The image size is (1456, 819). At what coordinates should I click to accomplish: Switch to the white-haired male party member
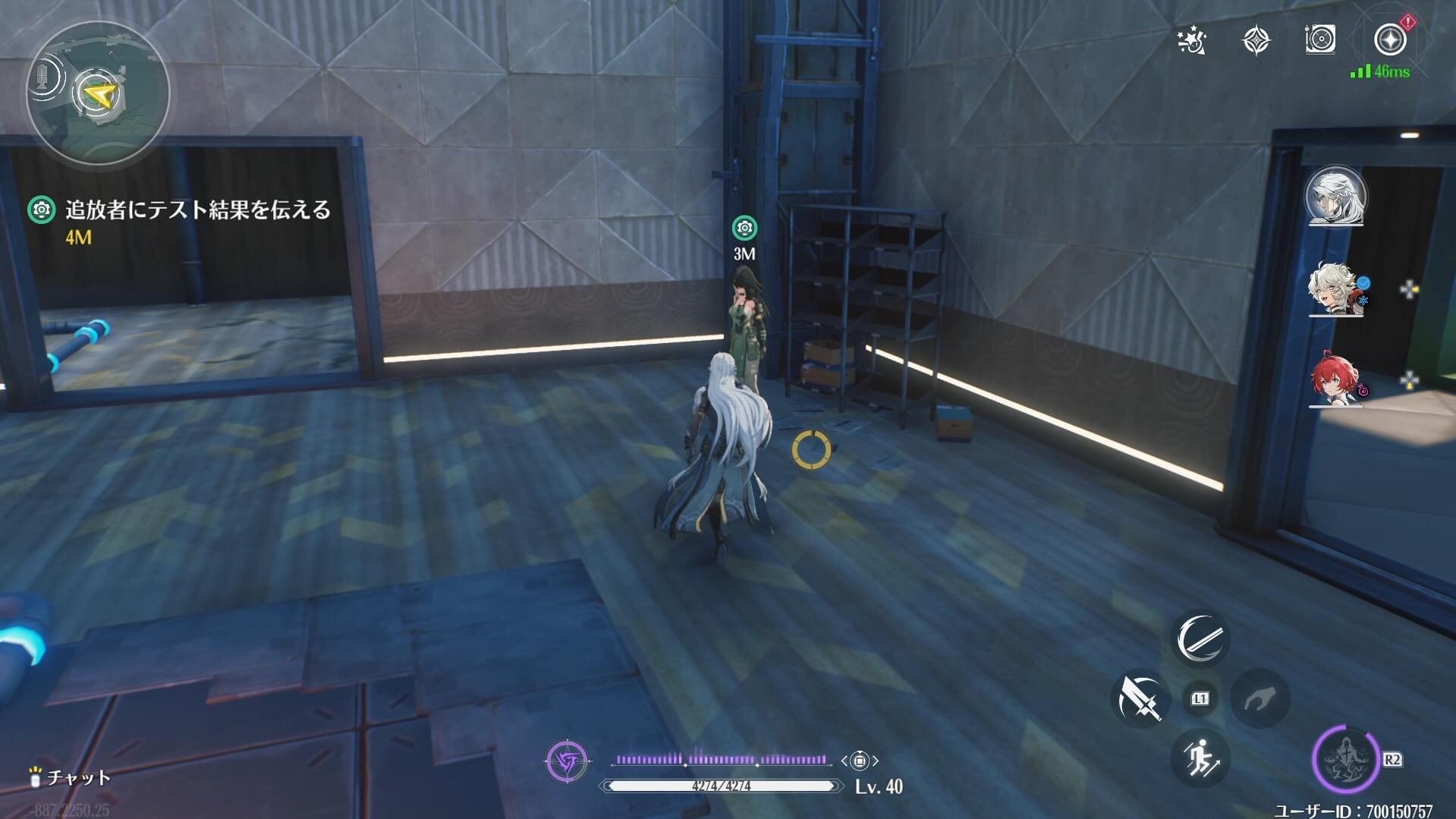[1335, 197]
